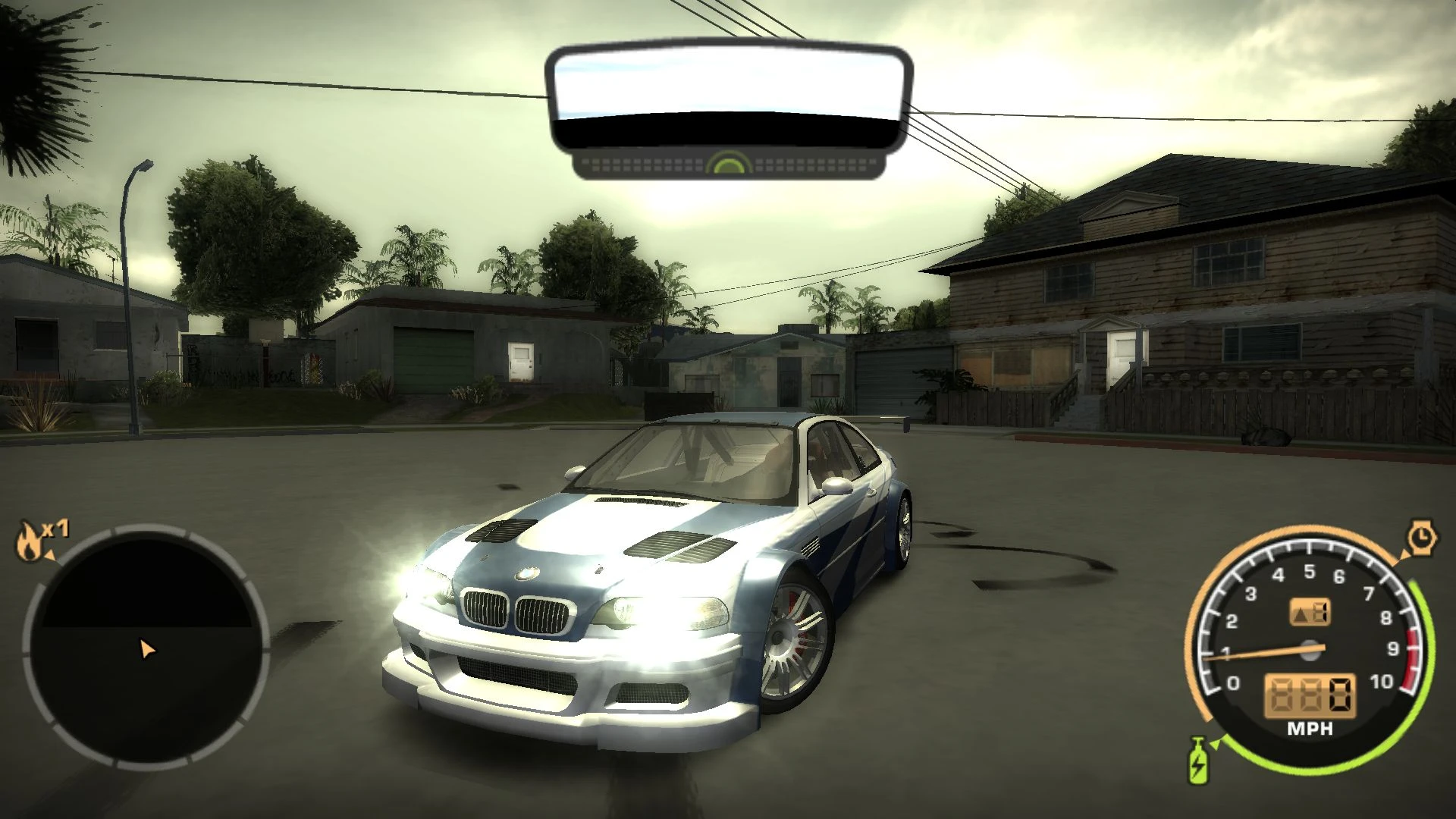Click the x1 heat multiplier label
Viewport: 1456px width, 819px height.
coord(55,527)
